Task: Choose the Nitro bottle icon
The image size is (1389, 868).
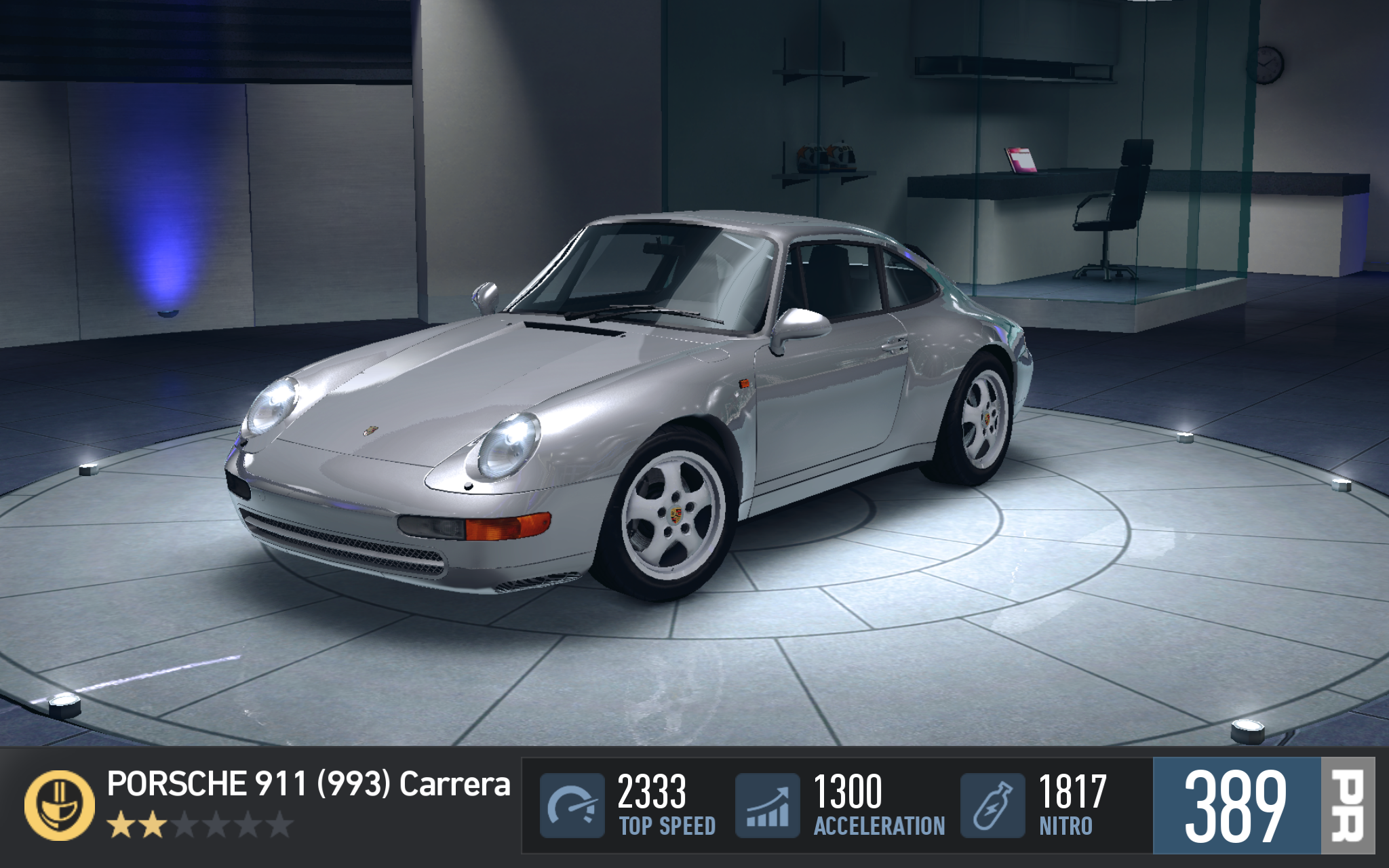Action: 992,805
